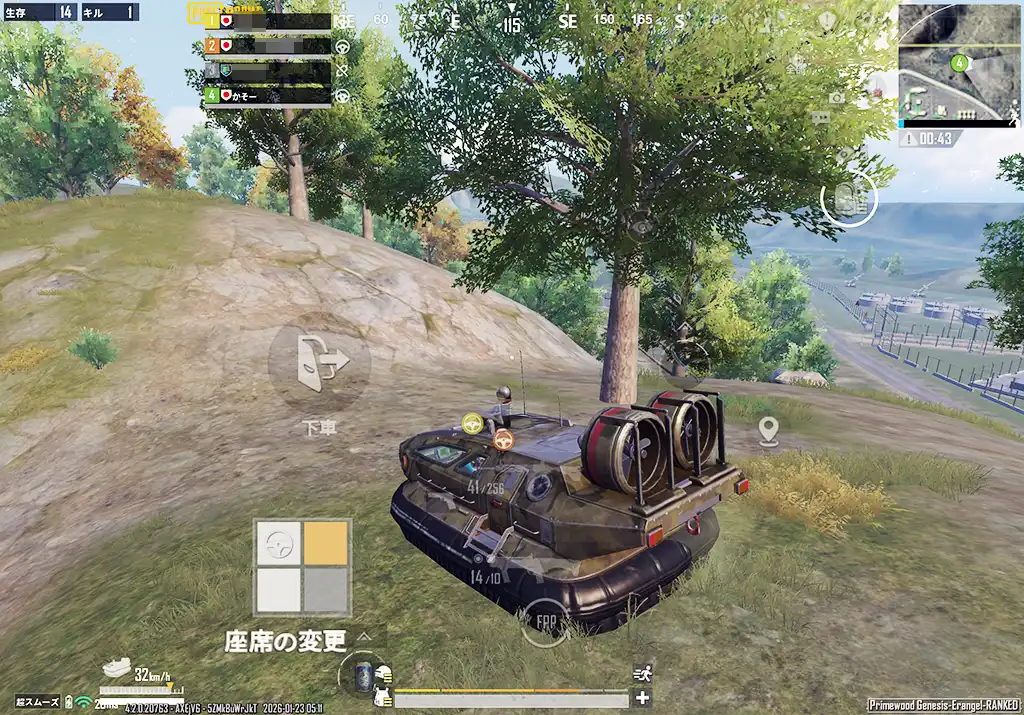Open the report shield icon with exclamation
The height and width of the screenshot is (715, 1024).
(826, 20)
